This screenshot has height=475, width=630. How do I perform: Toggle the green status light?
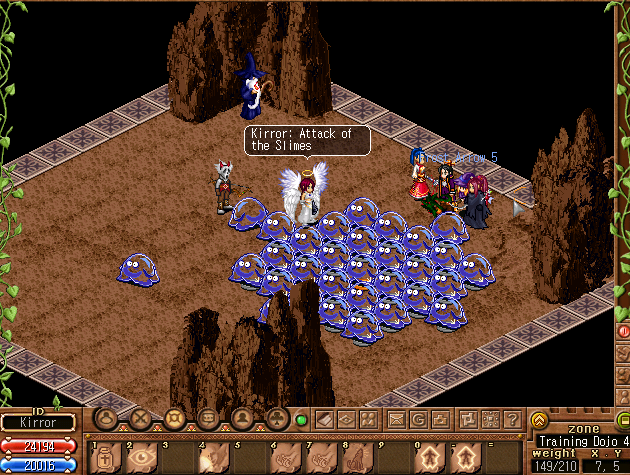(x=301, y=419)
